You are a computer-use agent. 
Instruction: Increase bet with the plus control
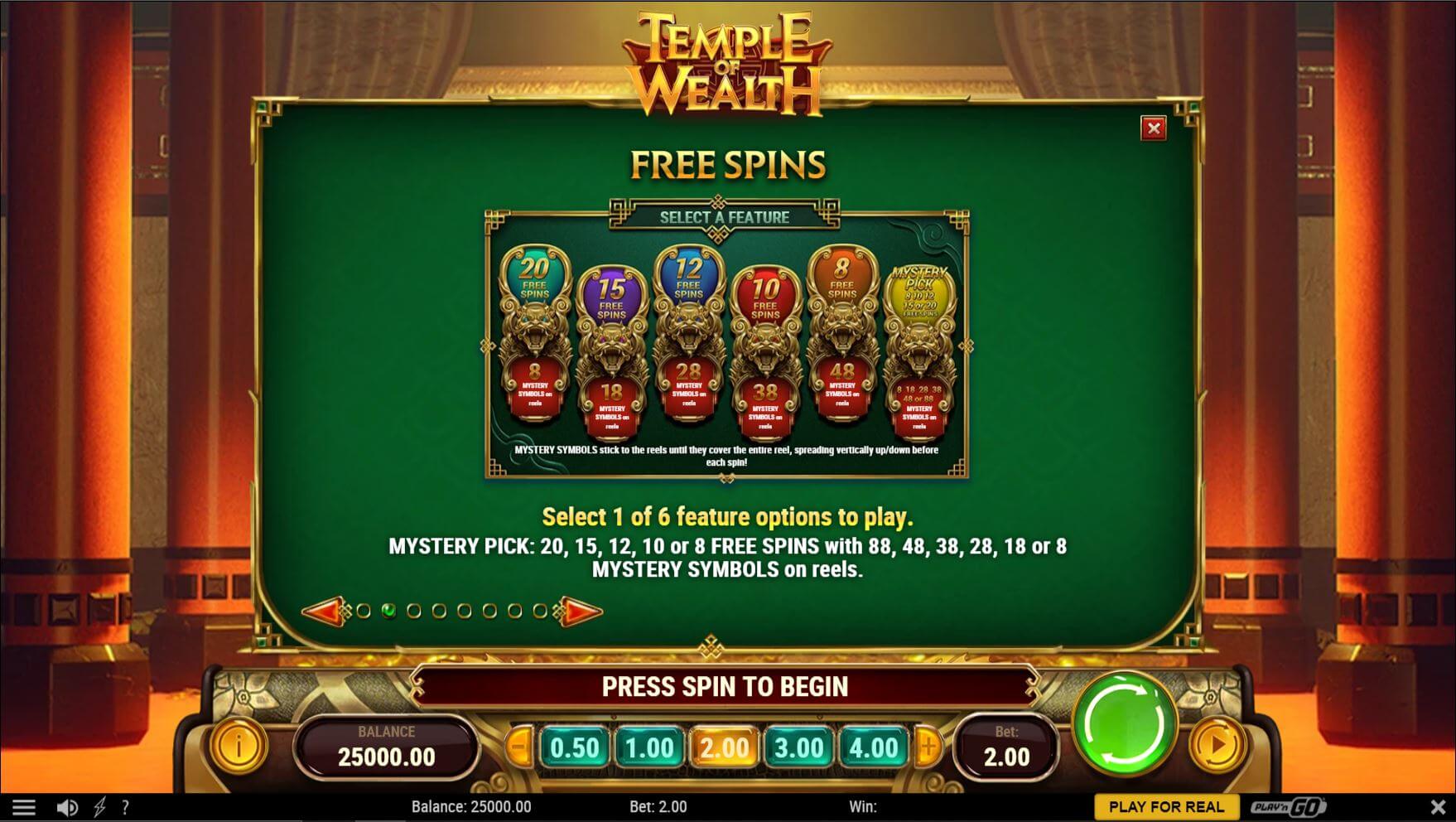(x=928, y=744)
